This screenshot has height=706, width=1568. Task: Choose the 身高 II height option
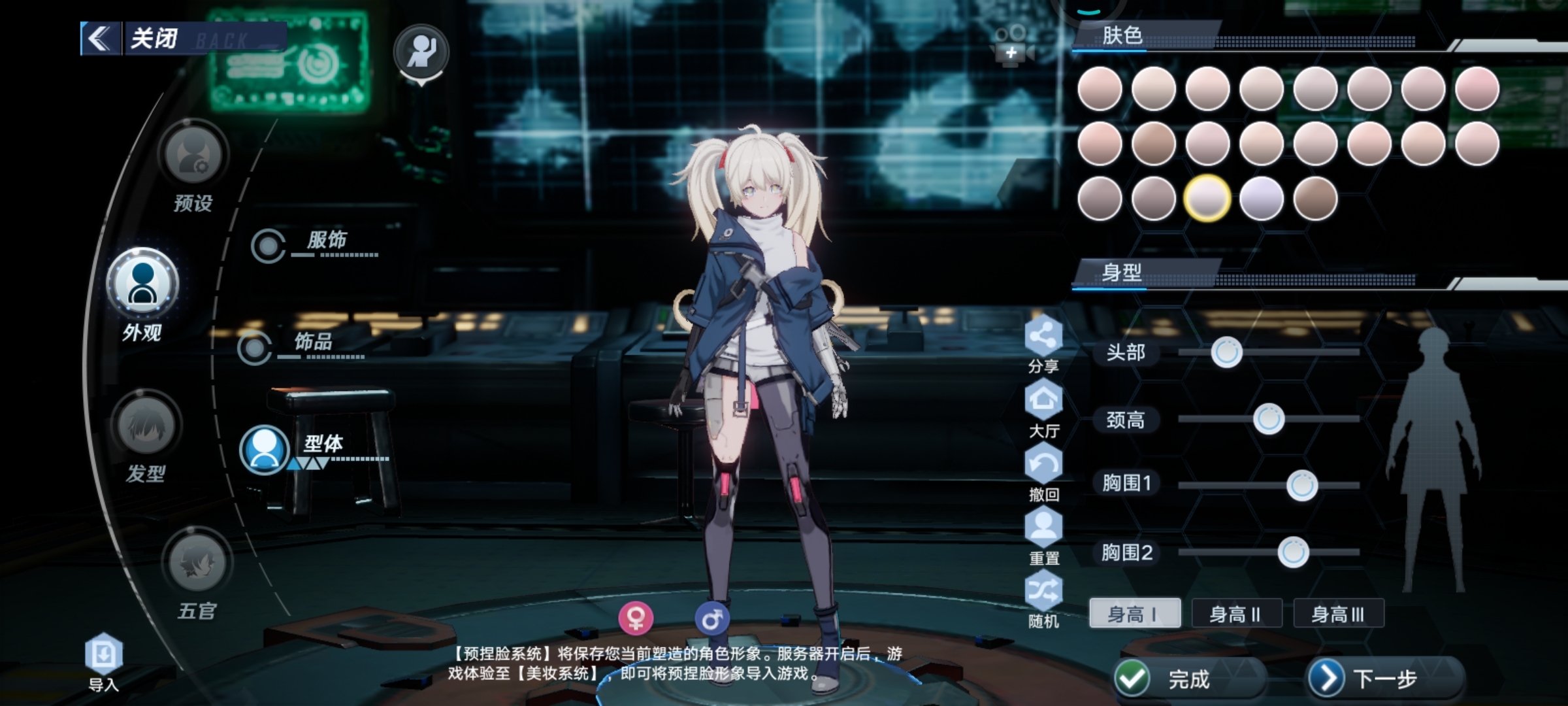click(x=1235, y=614)
